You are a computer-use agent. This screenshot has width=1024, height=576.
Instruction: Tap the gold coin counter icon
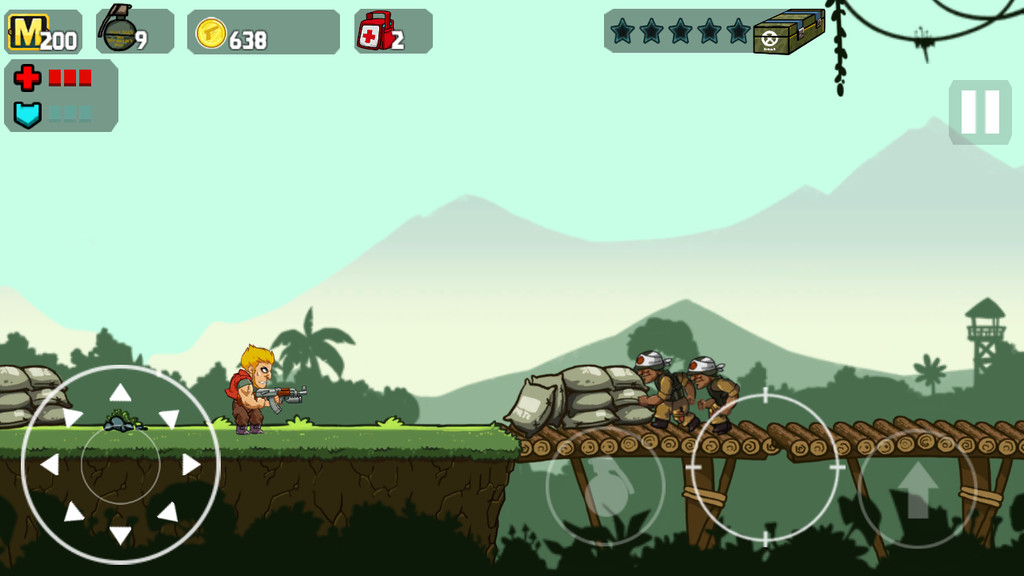[211, 33]
